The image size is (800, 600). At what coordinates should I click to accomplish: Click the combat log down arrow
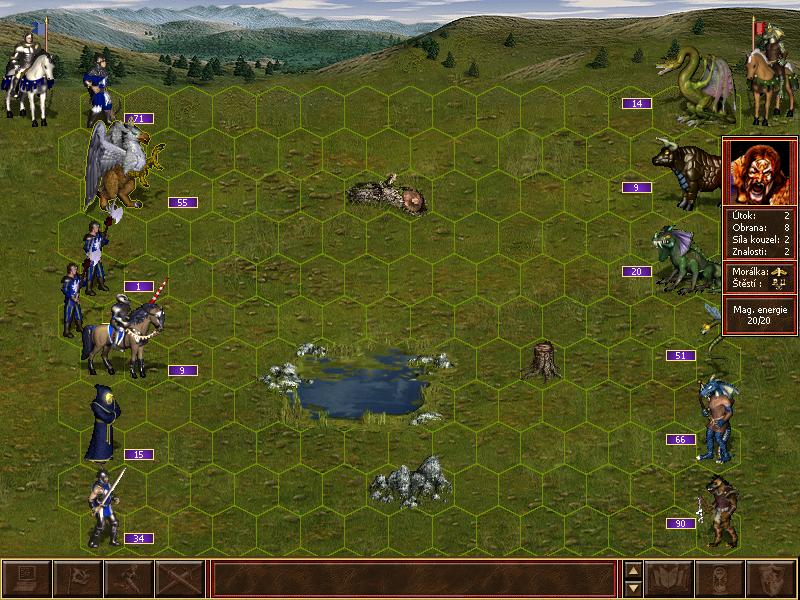tap(632, 588)
